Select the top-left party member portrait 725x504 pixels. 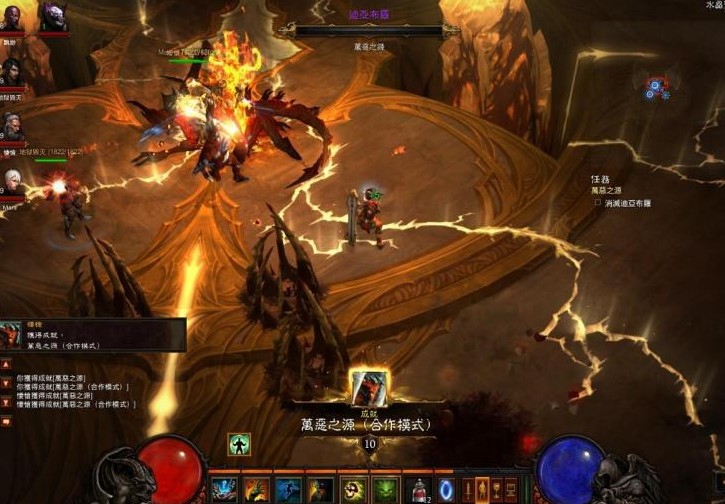[x=12, y=18]
